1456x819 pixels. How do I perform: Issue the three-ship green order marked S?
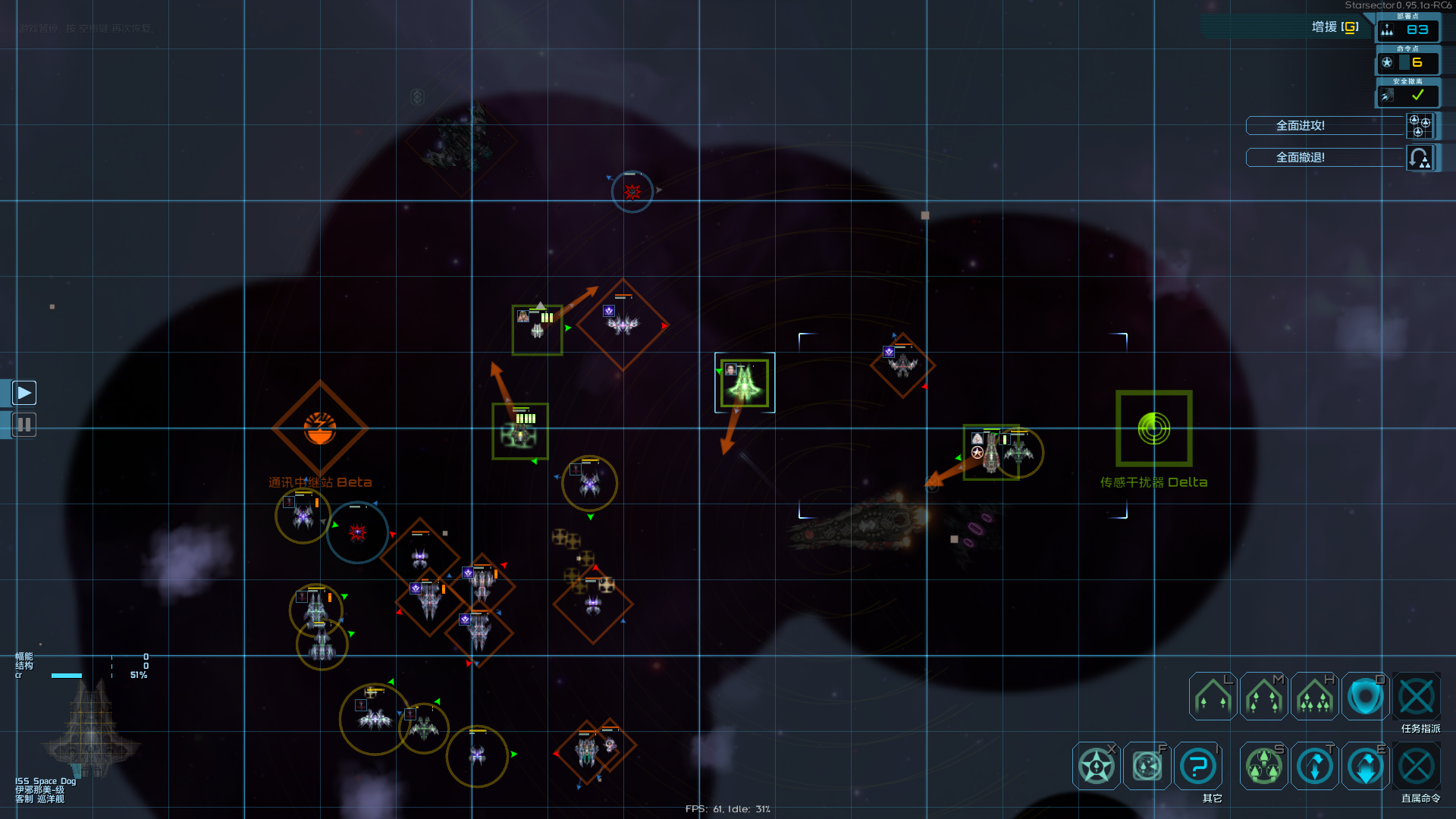pos(1263,766)
